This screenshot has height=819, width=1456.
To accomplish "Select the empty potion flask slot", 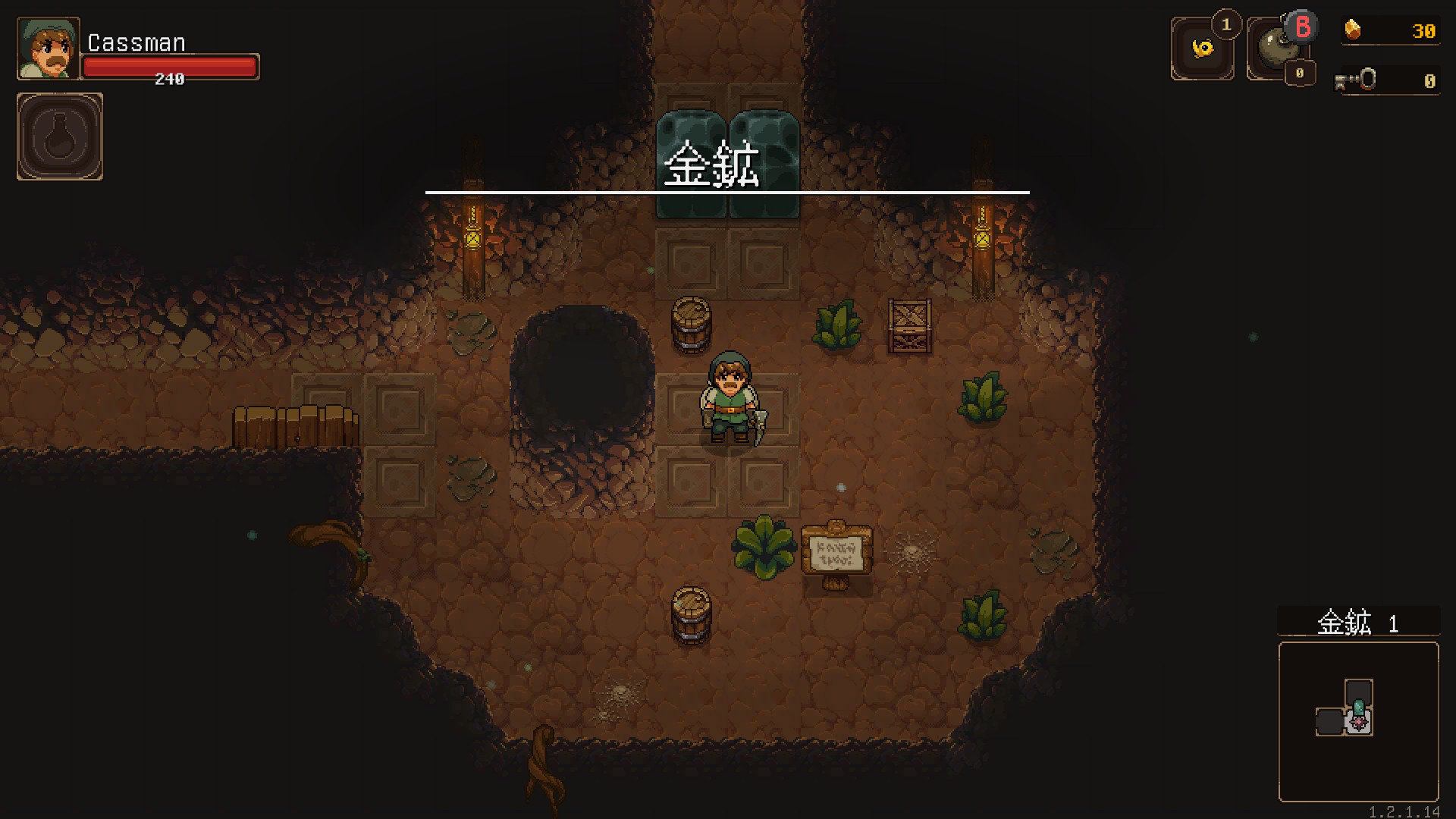I will (60, 136).
